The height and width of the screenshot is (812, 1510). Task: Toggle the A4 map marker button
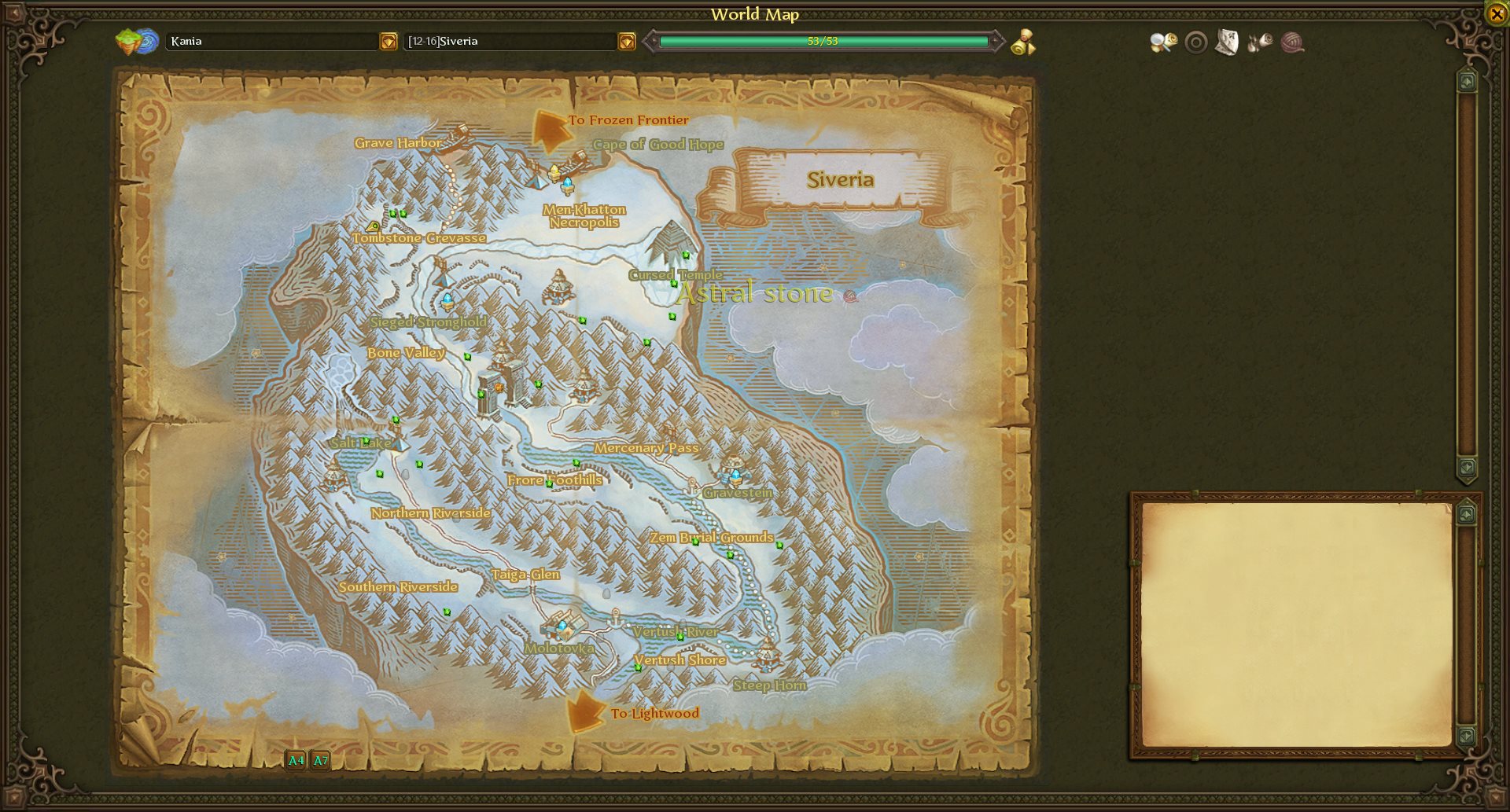coord(296,760)
